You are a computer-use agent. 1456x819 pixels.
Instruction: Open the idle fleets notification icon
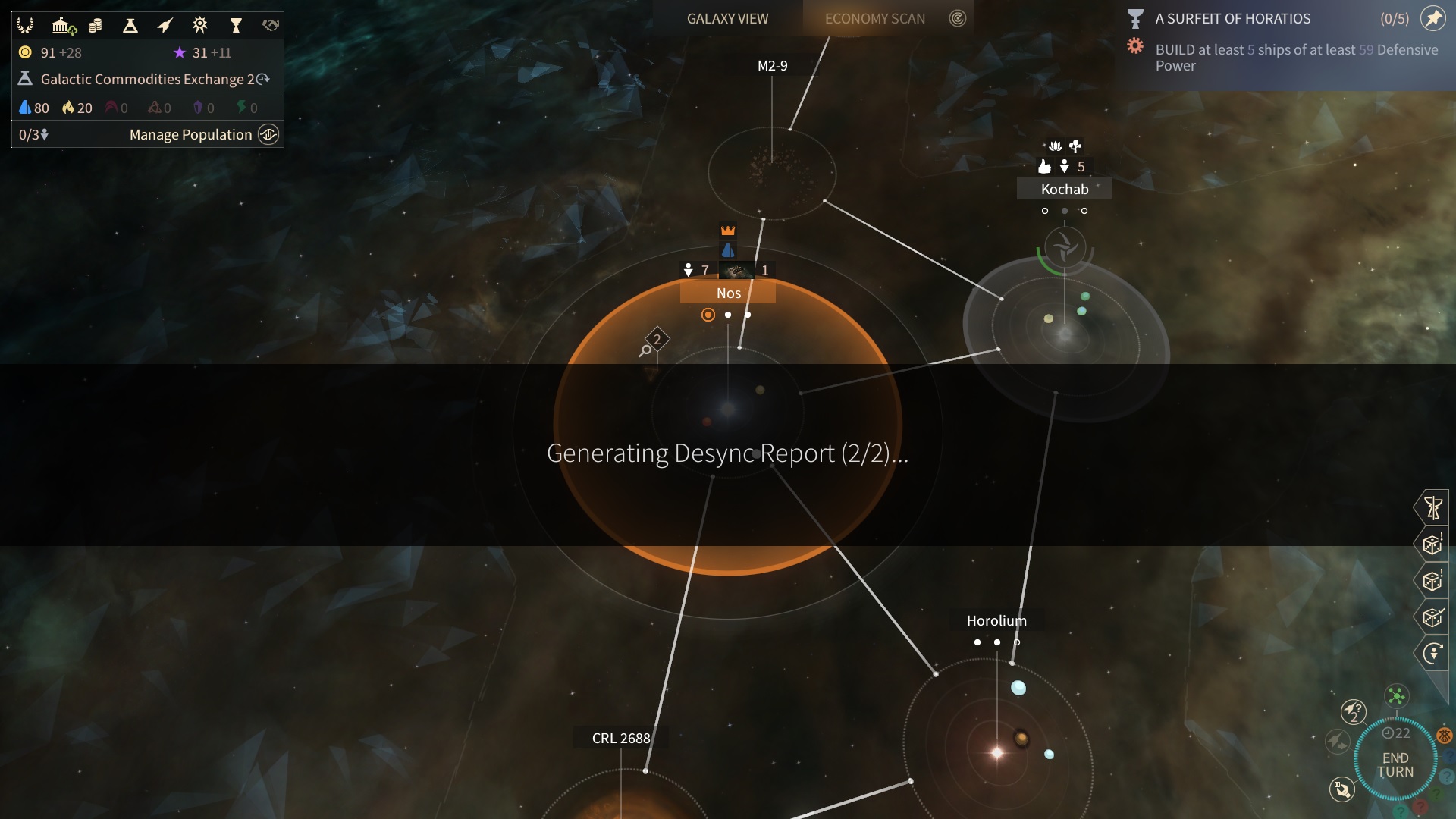coord(1353,711)
